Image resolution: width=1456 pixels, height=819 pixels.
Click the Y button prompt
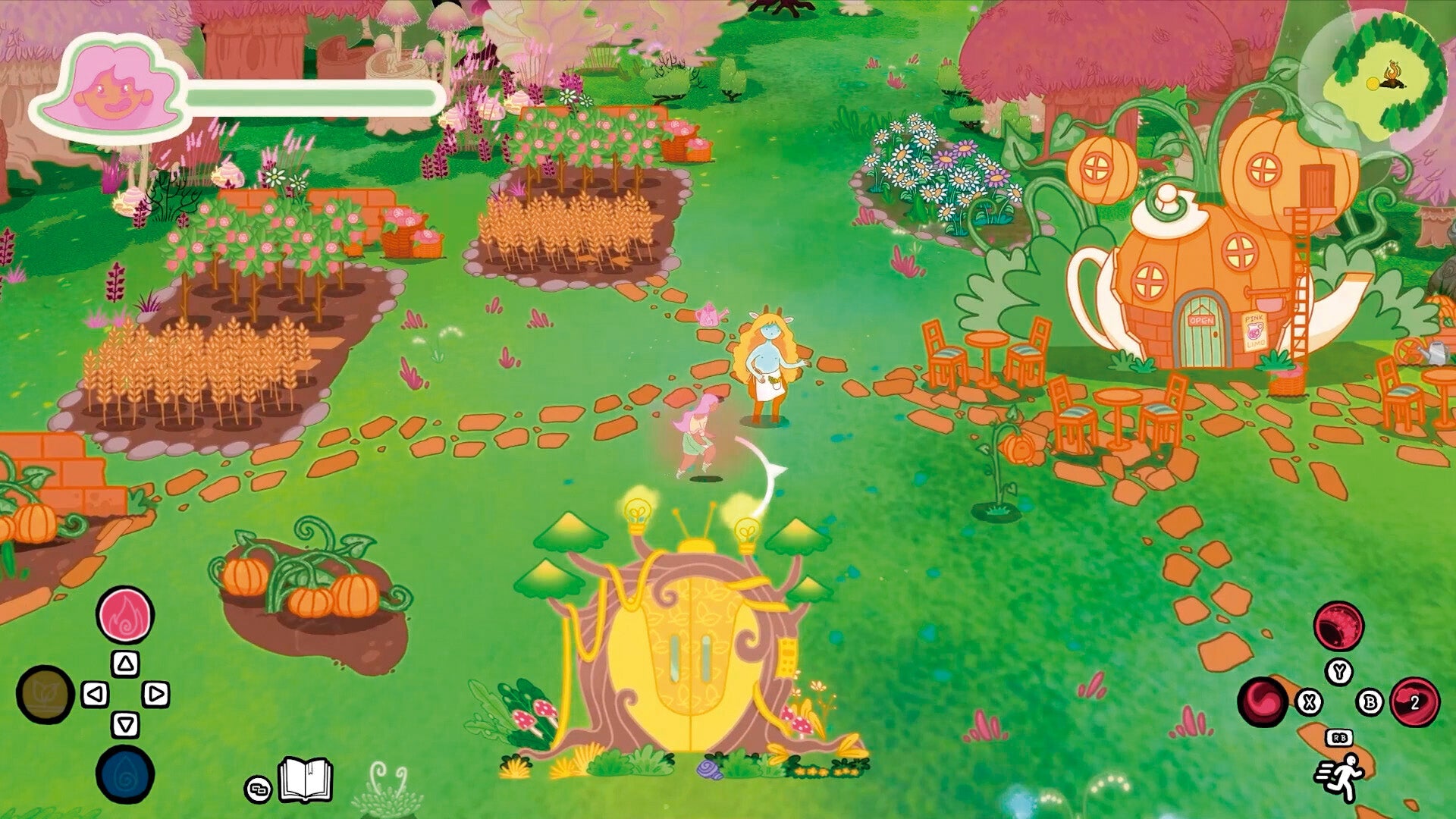(x=1340, y=672)
